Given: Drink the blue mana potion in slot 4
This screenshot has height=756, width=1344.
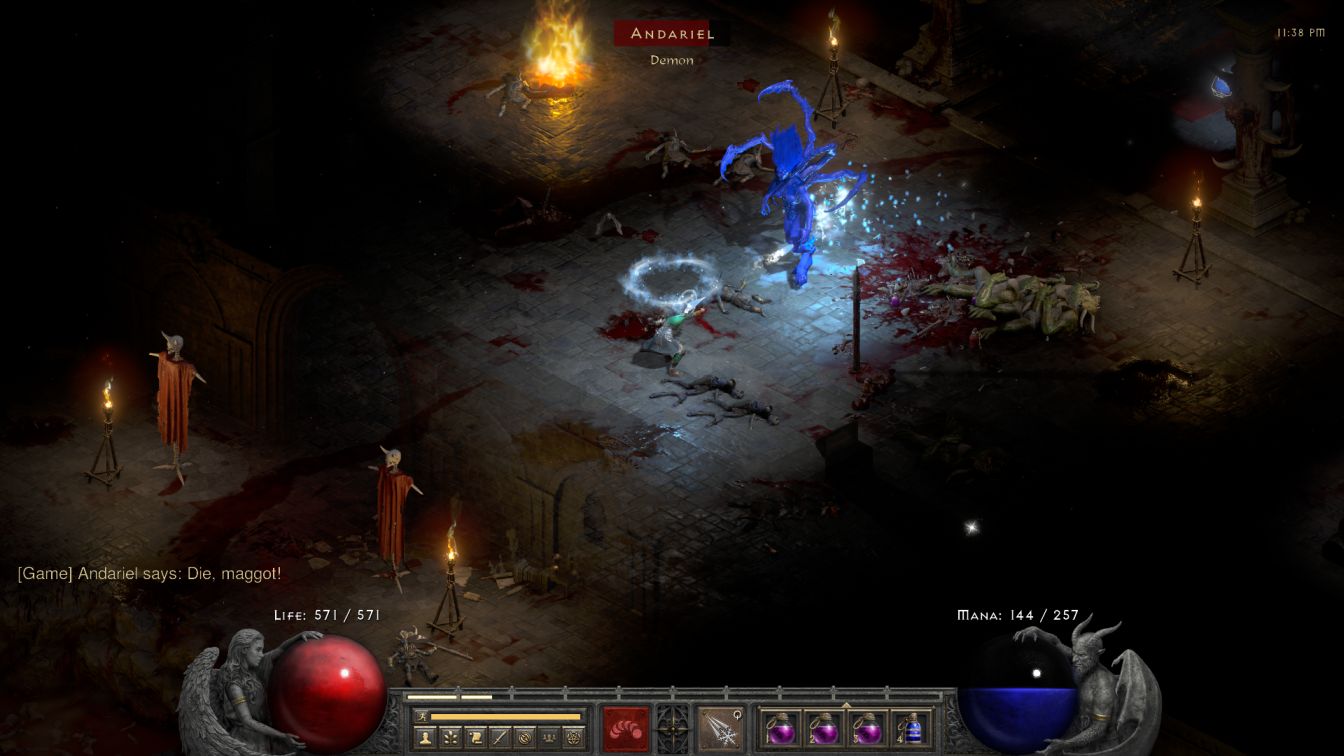Looking at the screenshot, I should coord(912,728).
